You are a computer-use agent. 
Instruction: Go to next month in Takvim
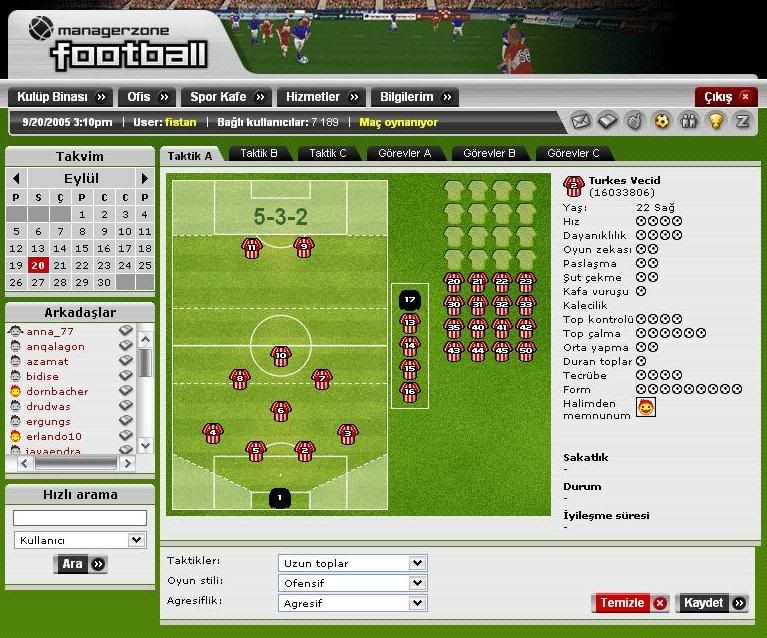click(x=144, y=178)
